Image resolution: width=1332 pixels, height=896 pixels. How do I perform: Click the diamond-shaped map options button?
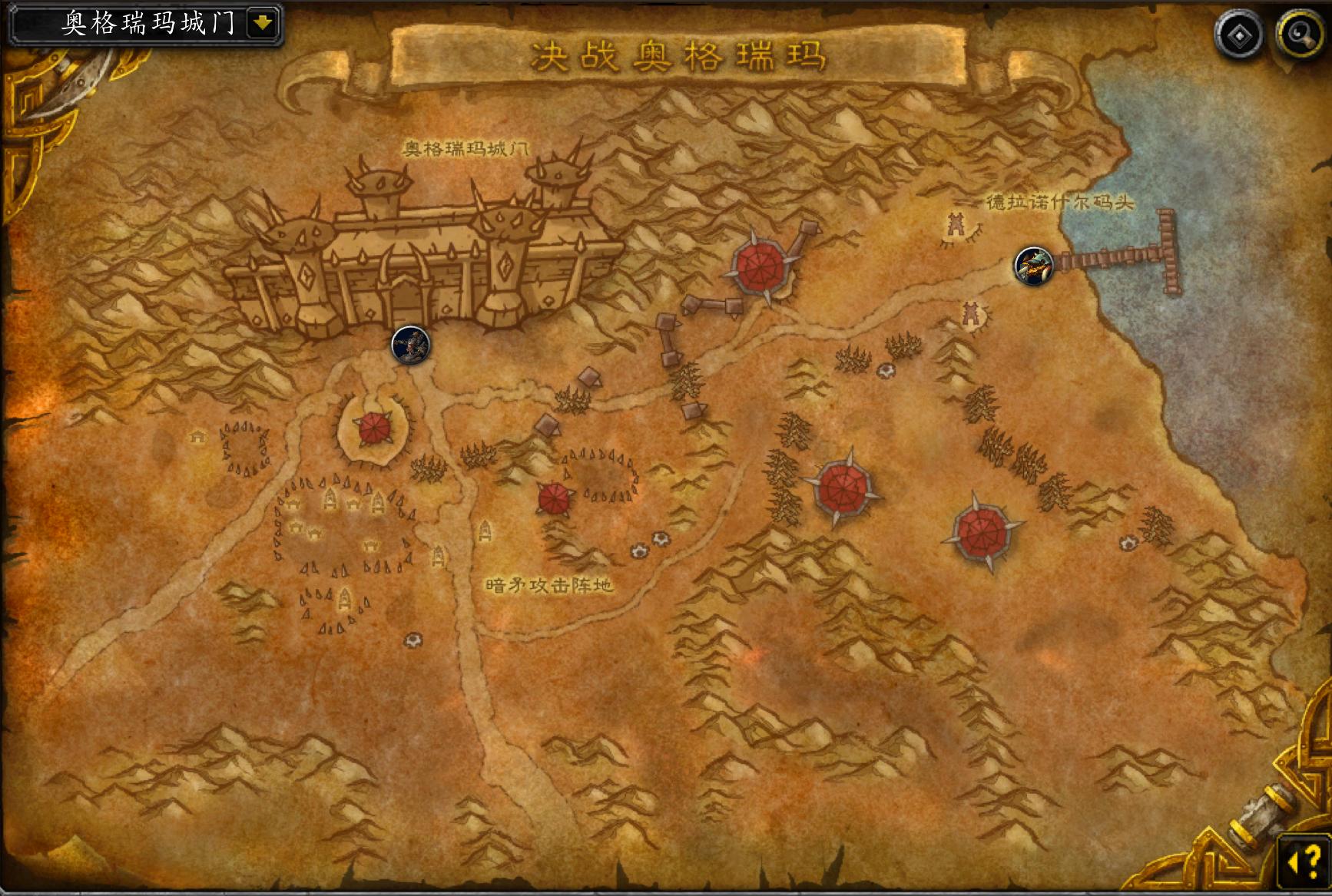1239,35
